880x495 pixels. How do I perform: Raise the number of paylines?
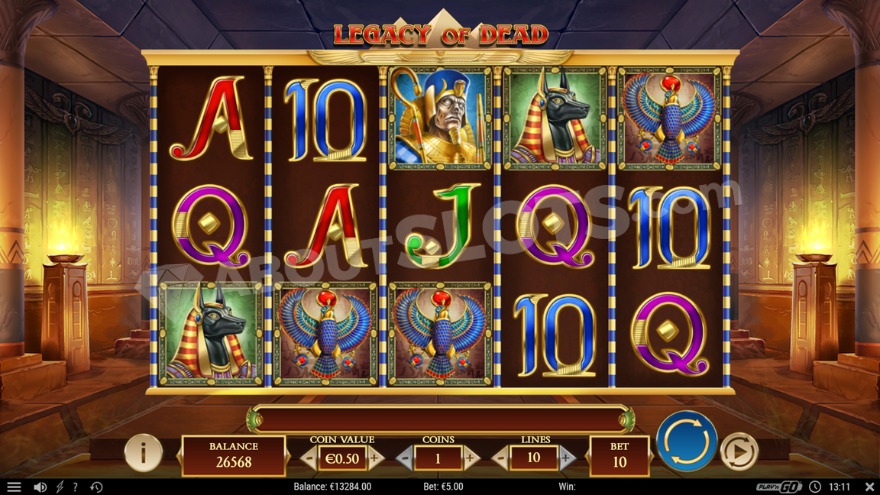point(566,458)
